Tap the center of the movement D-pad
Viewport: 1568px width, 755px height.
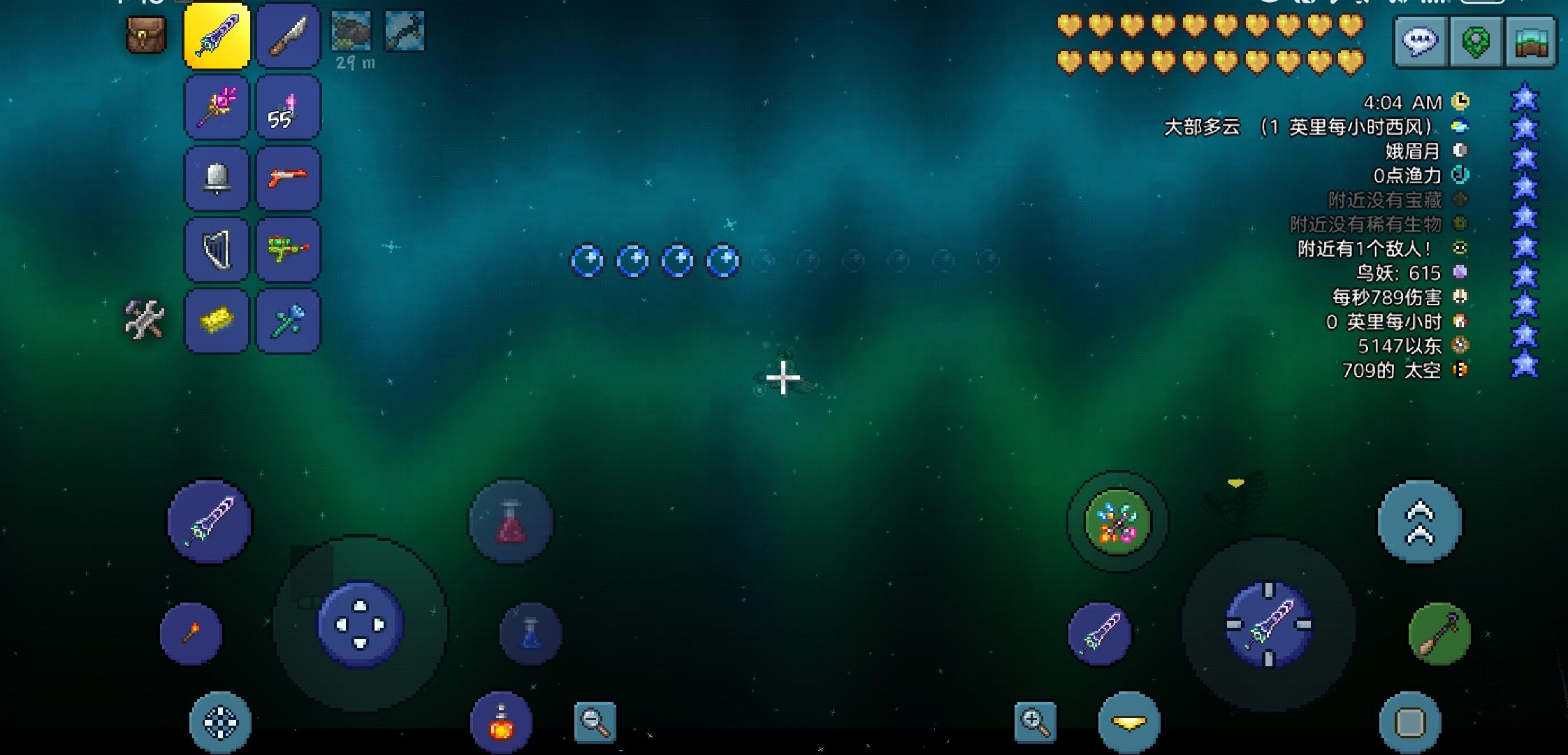pos(360,624)
